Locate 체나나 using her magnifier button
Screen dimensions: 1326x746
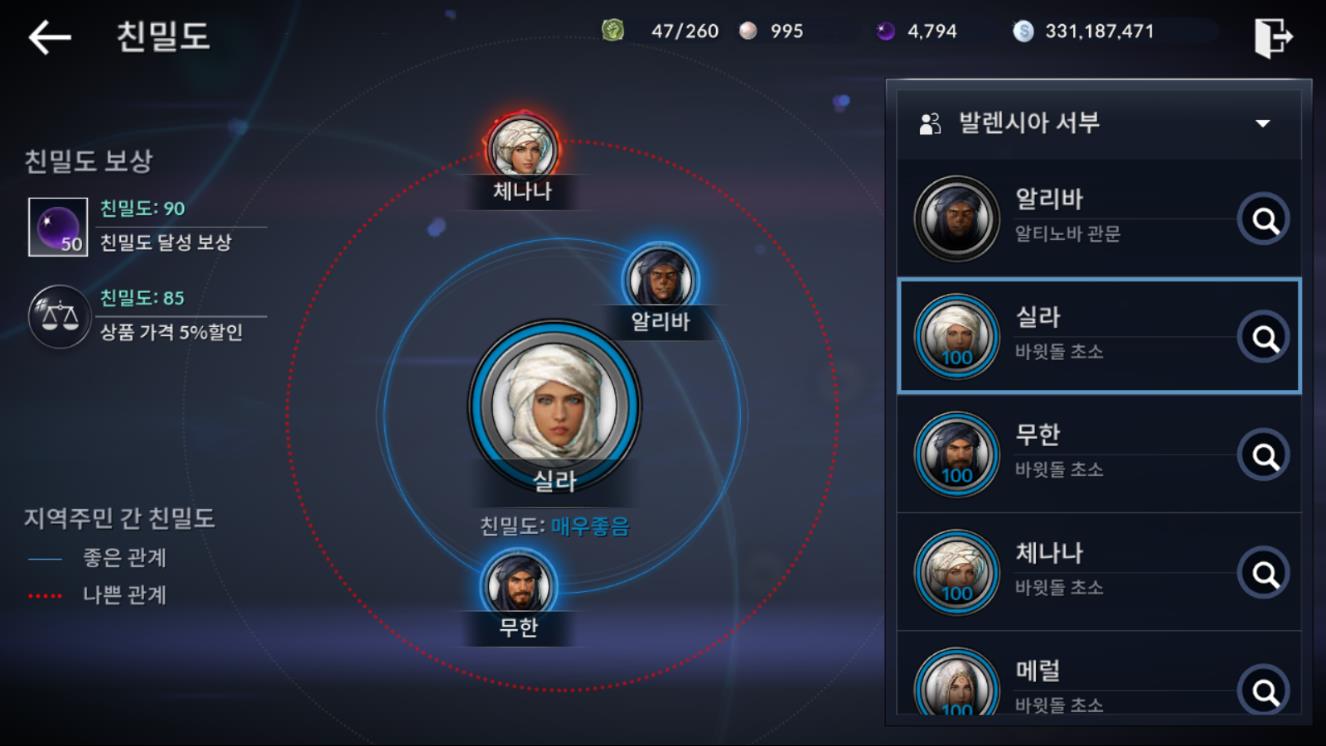tap(1265, 574)
